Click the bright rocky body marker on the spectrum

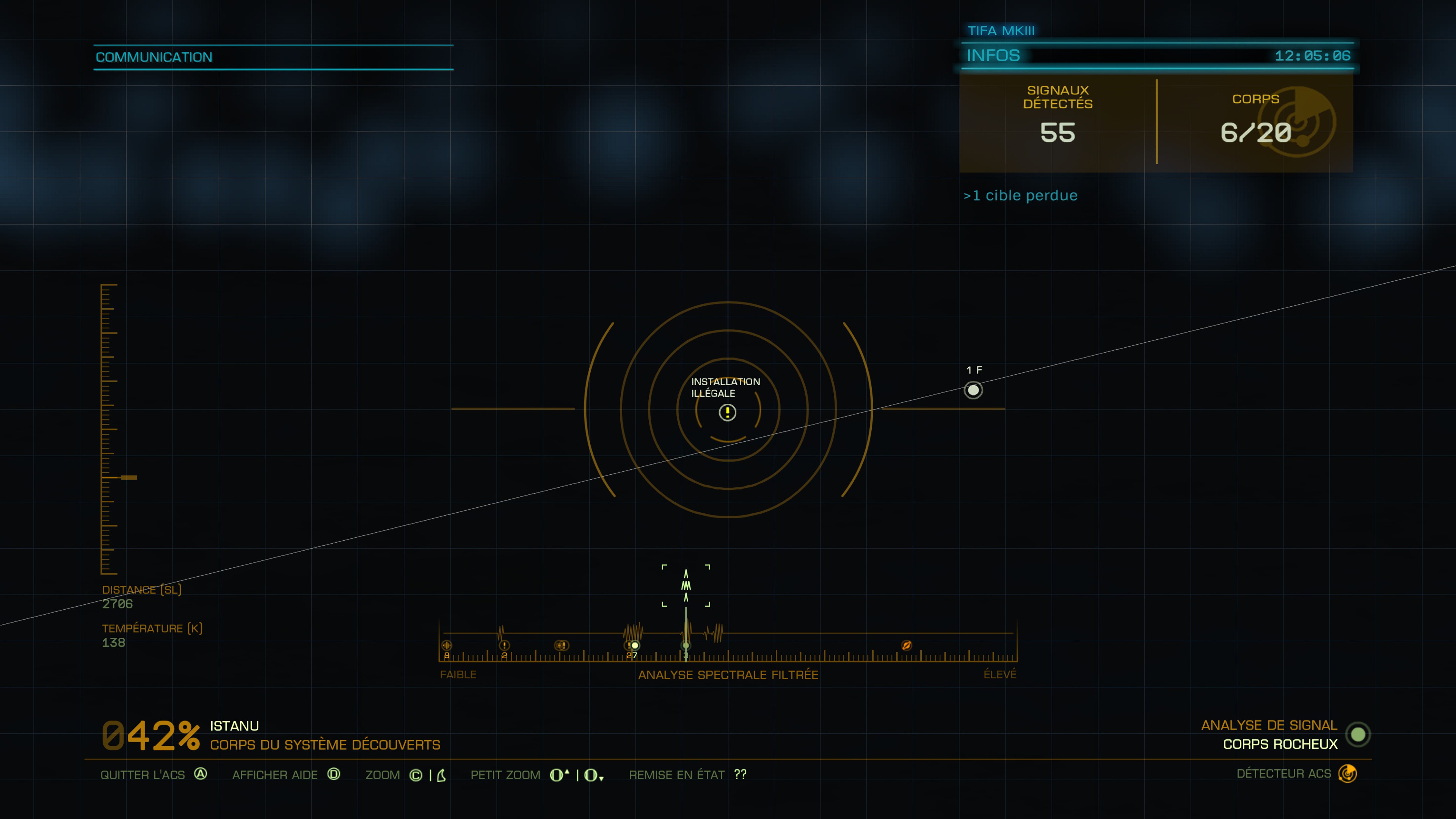(x=635, y=645)
